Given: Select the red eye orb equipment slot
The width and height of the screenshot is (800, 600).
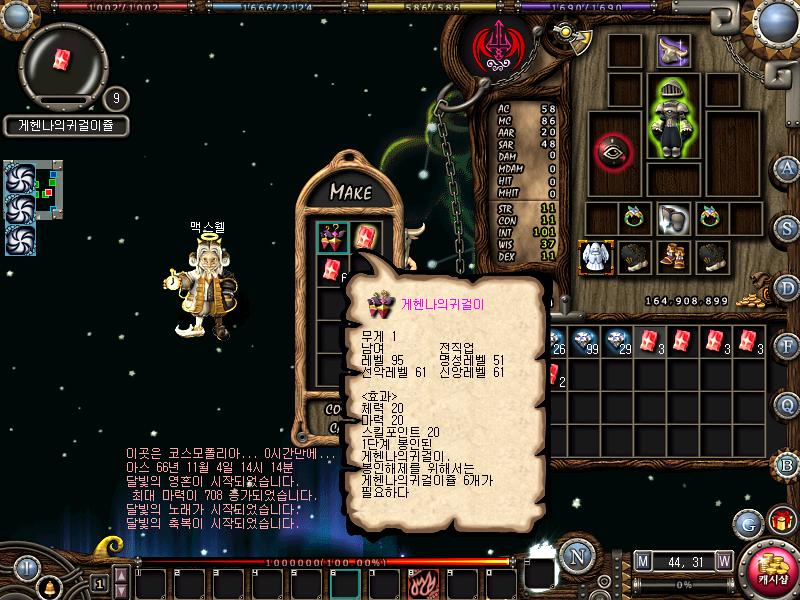Looking at the screenshot, I should tap(612, 151).
